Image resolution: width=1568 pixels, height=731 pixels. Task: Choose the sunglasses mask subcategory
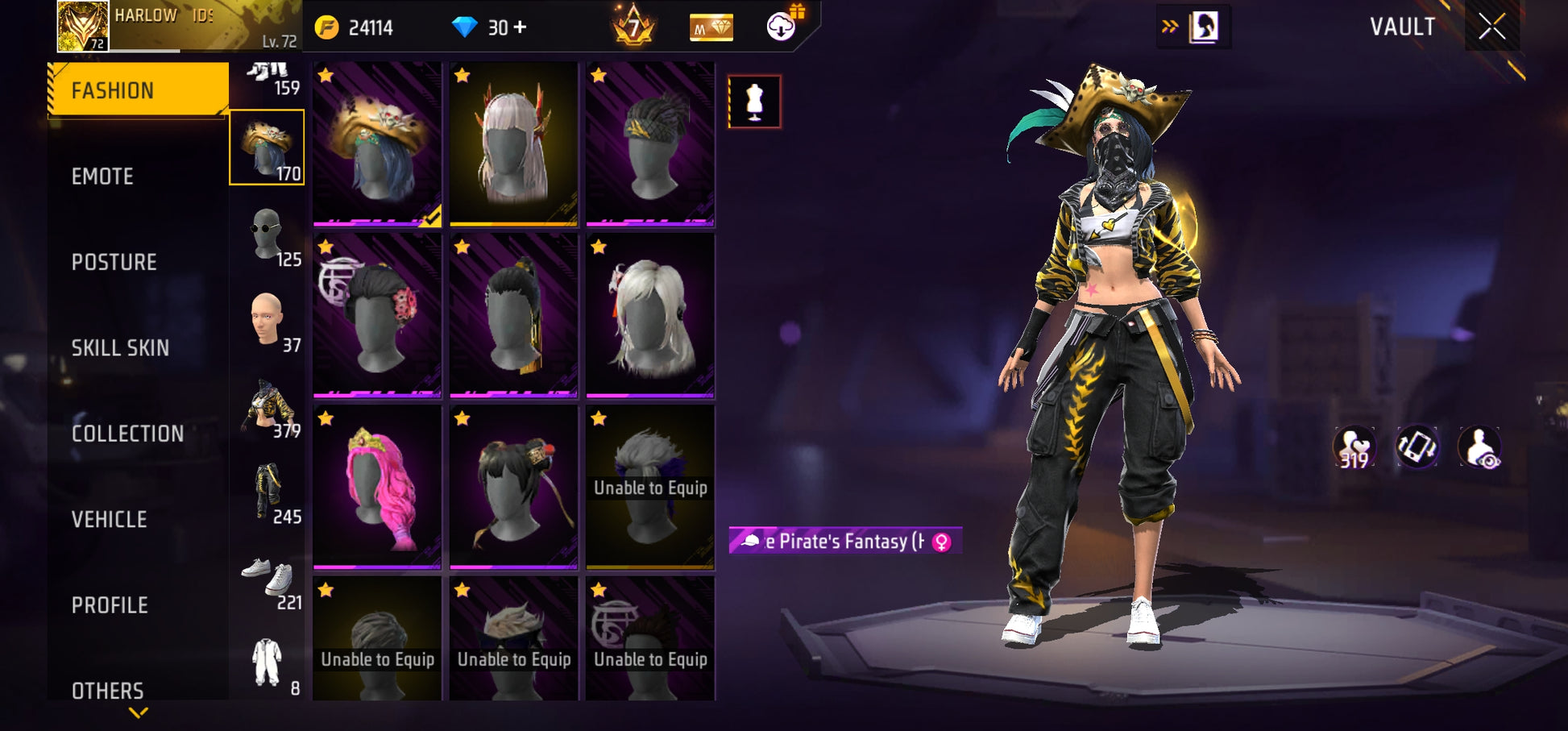[x=268, y=235]
